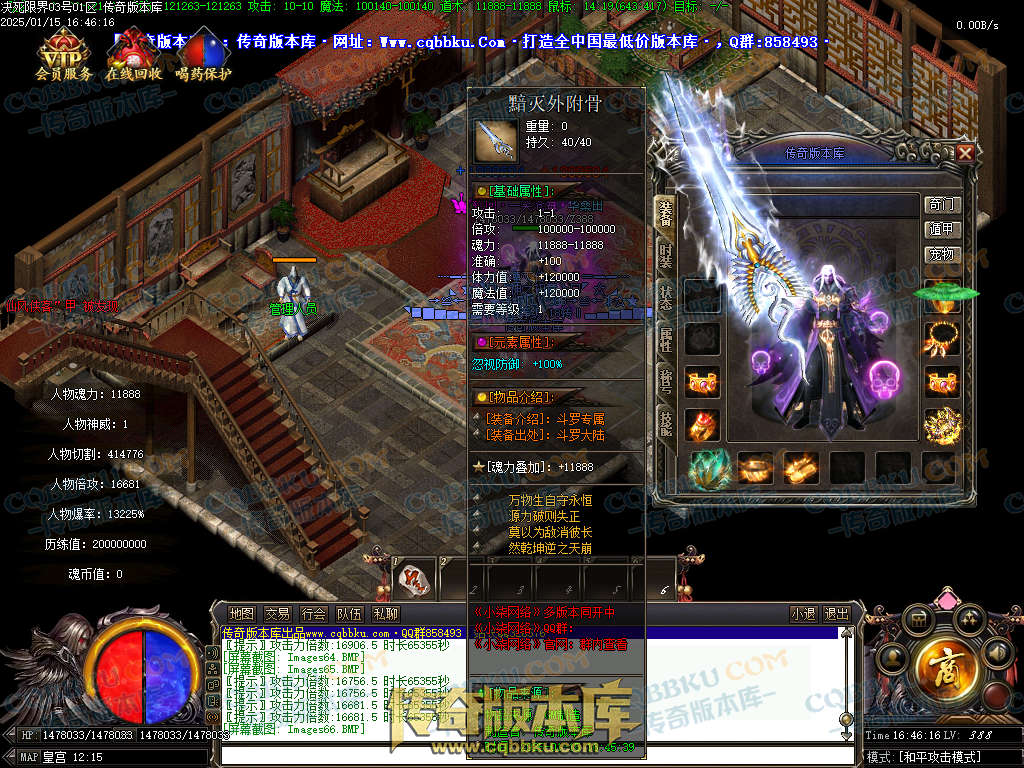Select the teal crystal equipment slot
The width and height of the screenshot is (1024, 768).
point(709,468)
